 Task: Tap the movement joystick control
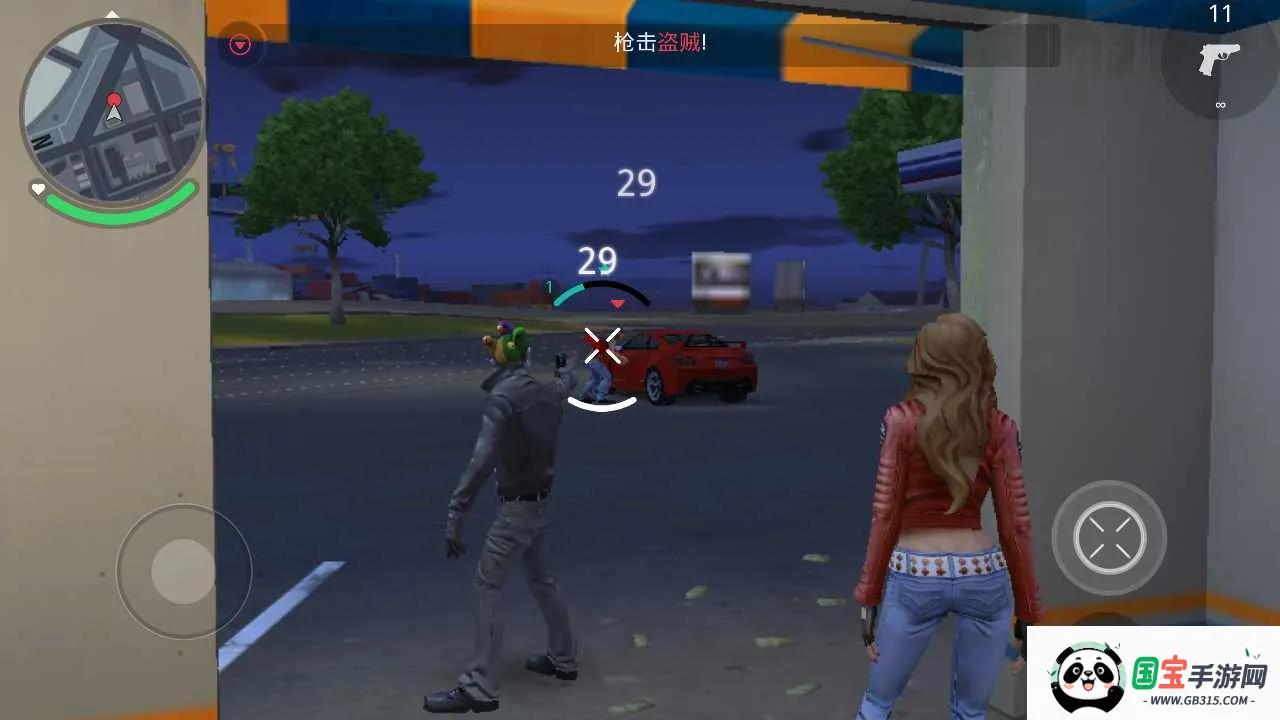pos(183,570)
